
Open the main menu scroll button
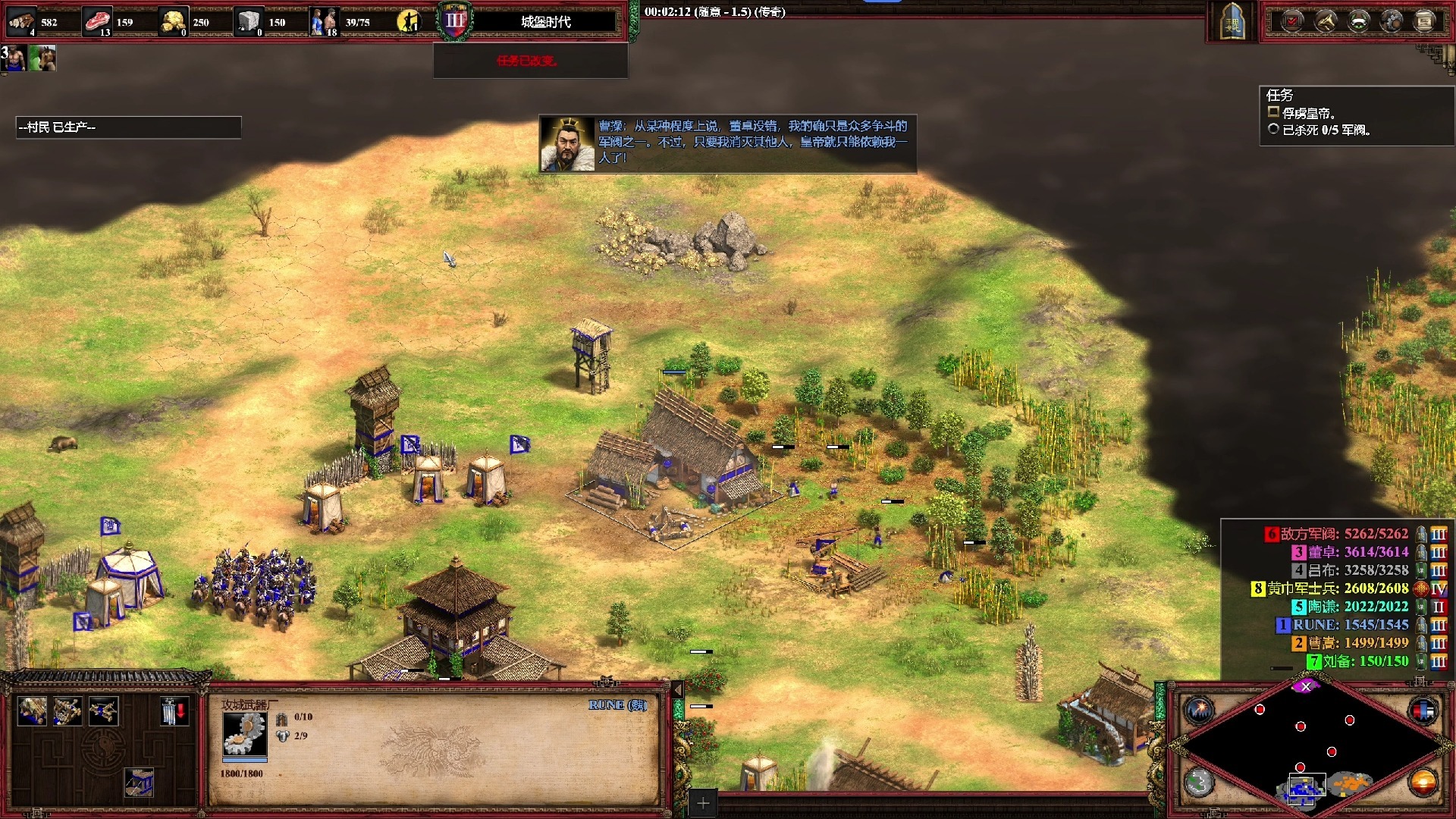1424,21
